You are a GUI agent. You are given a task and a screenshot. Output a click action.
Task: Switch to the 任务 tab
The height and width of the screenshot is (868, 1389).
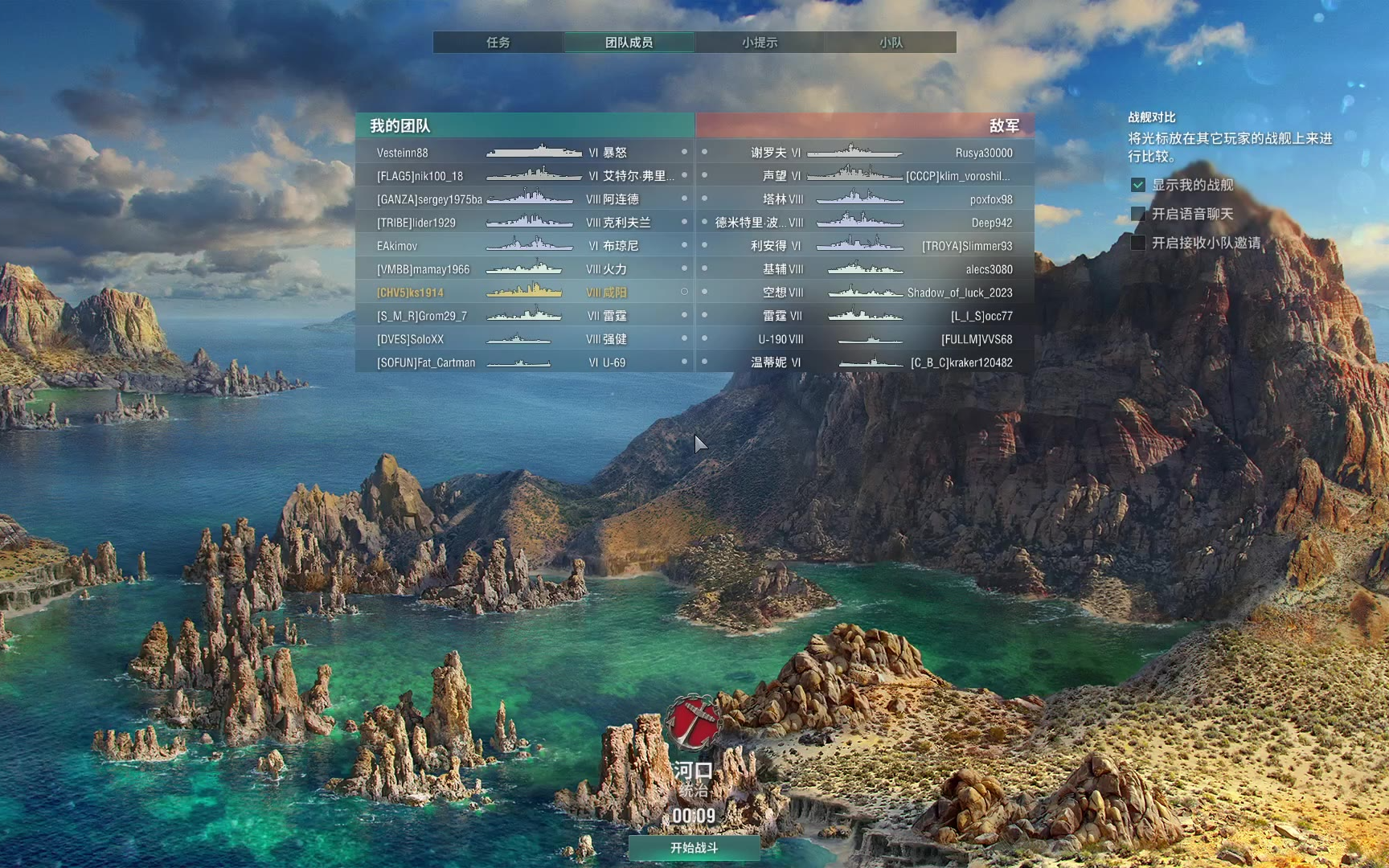tap(498, 43)
